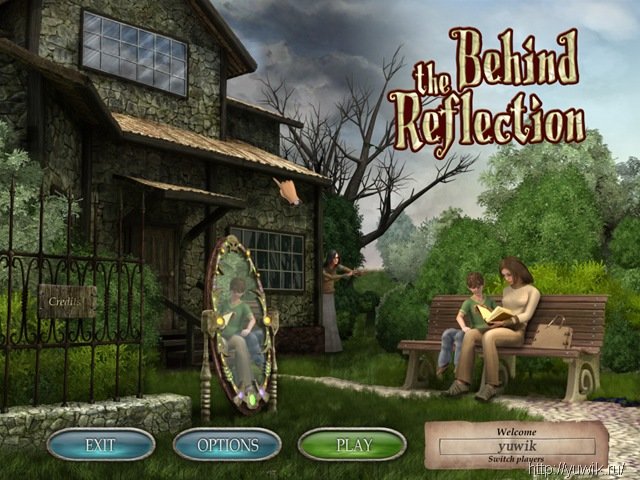Open the Credits sign on the fence
The image size is (640, 480).
[x=67, y=299]
